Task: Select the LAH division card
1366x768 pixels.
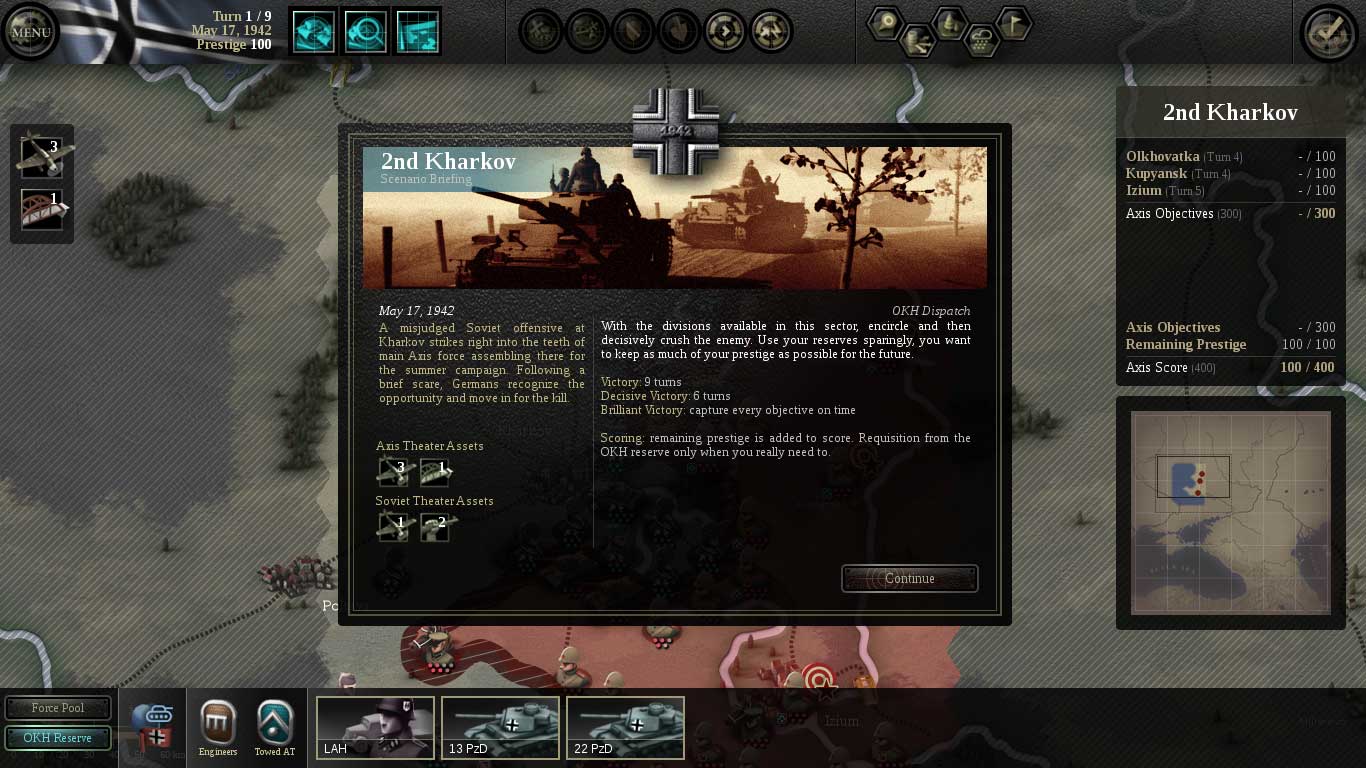Action: point(375,728)
